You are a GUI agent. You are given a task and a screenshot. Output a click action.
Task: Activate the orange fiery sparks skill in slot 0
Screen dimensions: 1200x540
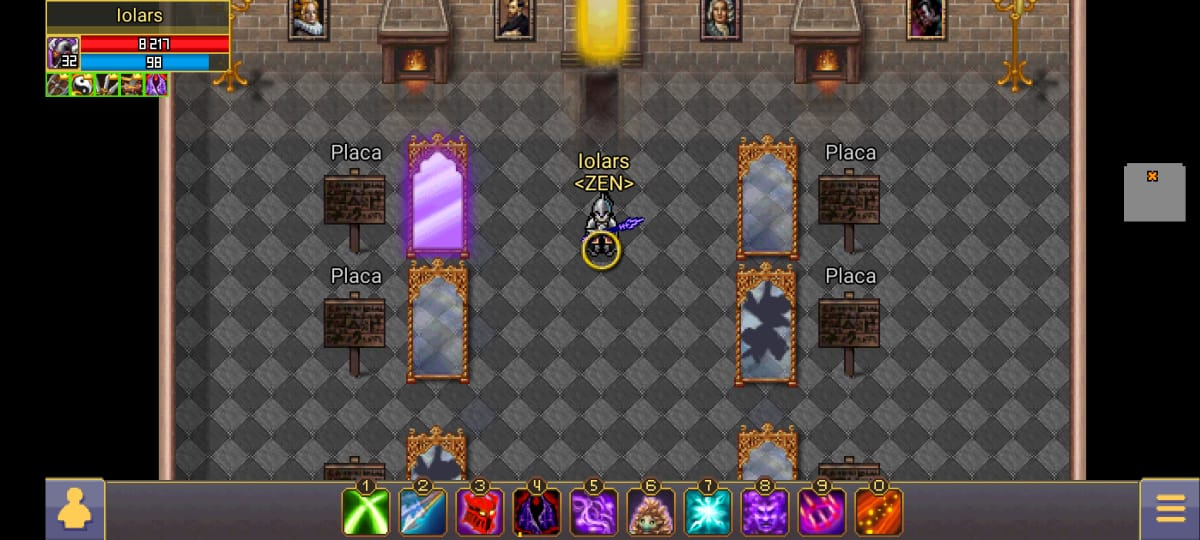[879, 512]
